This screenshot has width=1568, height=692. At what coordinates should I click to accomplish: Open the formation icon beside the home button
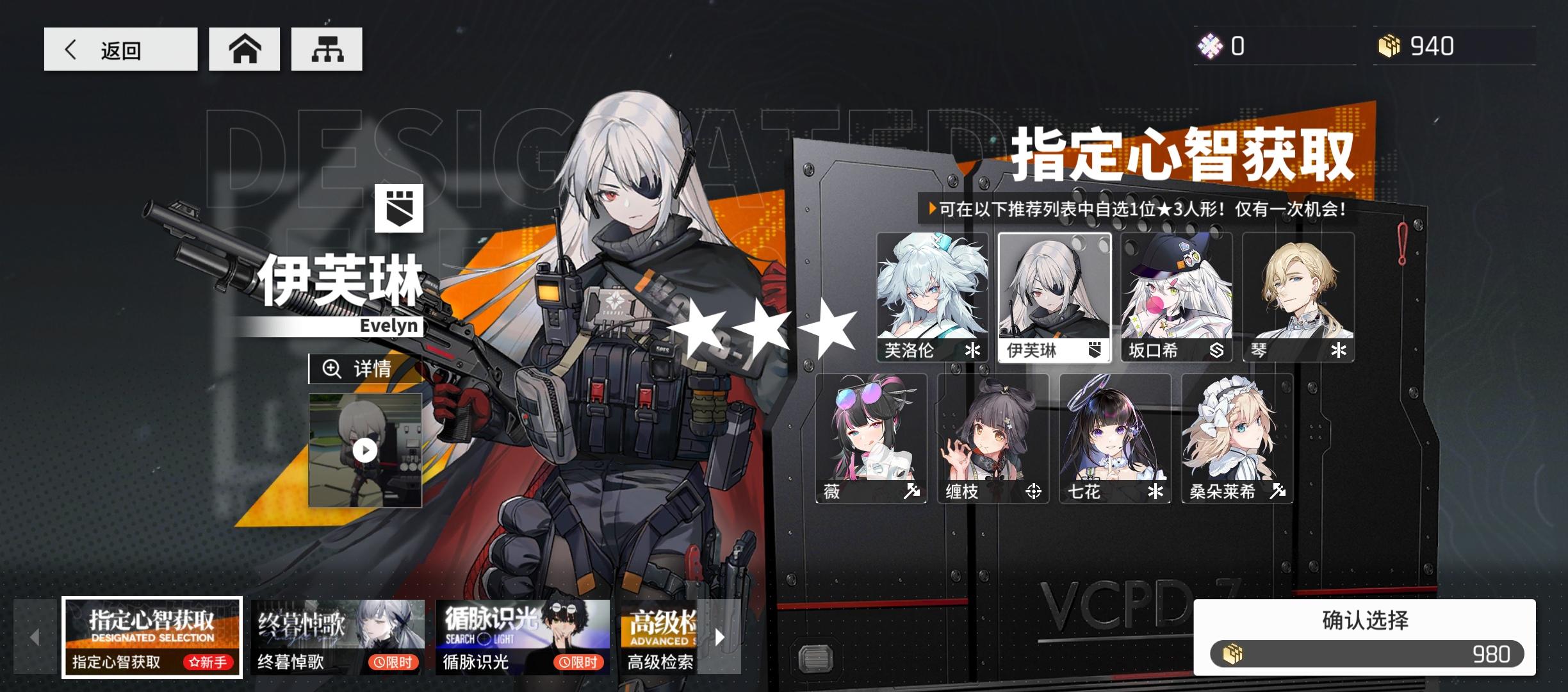click(x=327, y=48)
